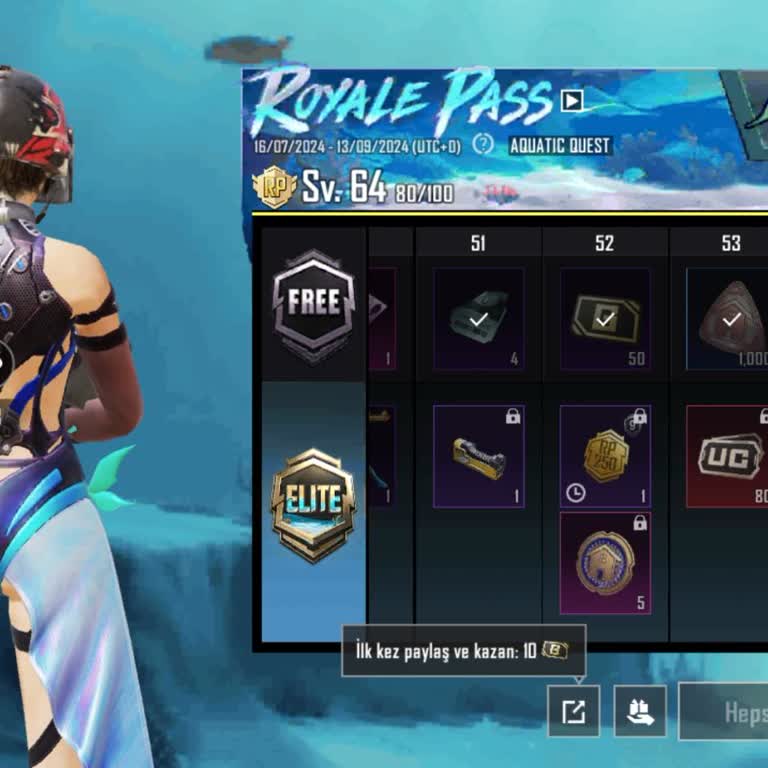Click the gold RP badge emblem
Image resolution: width=768 pixels, height=768 pixels.
click(x=274, y=187)
